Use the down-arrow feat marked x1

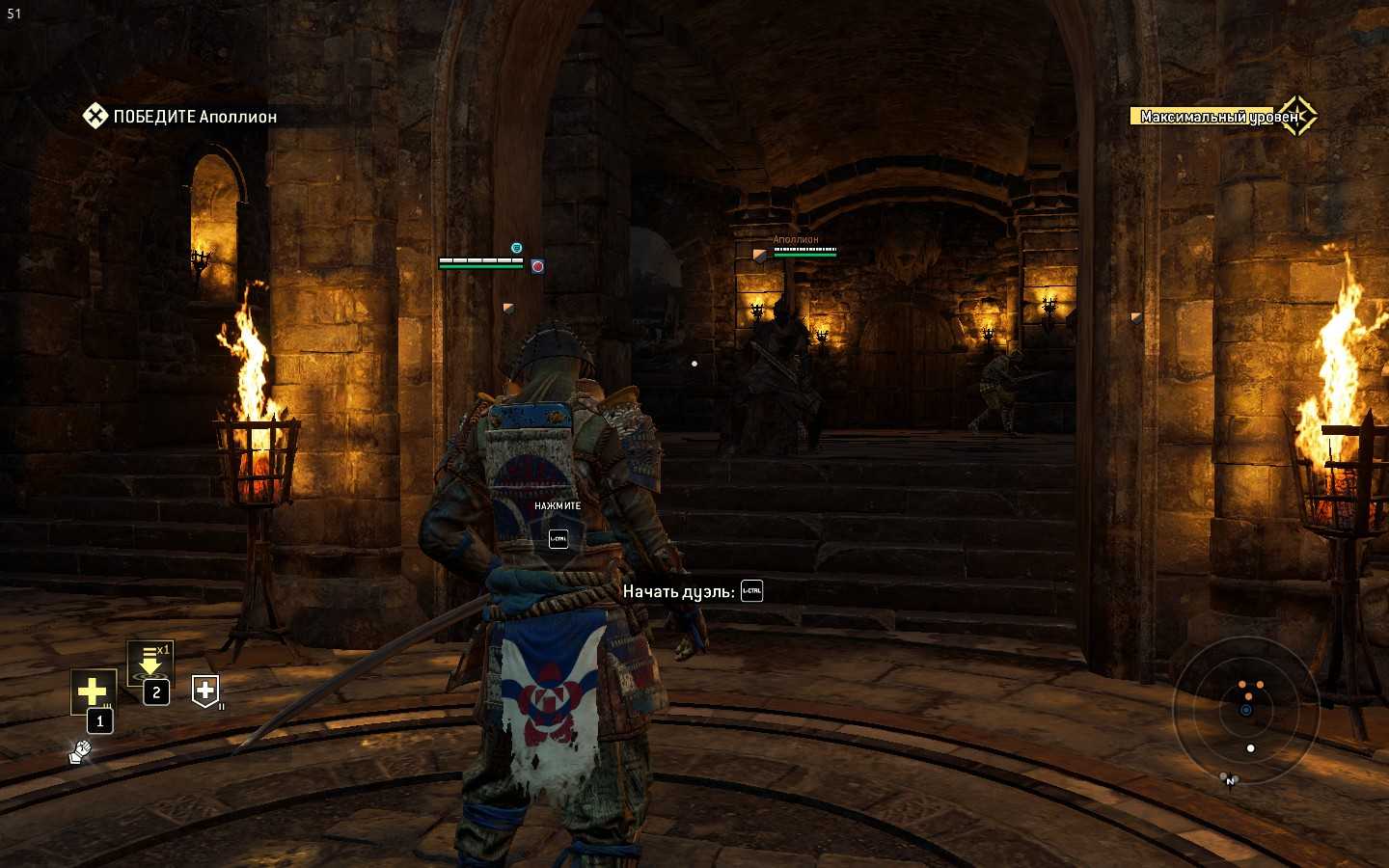pos(150,664)
